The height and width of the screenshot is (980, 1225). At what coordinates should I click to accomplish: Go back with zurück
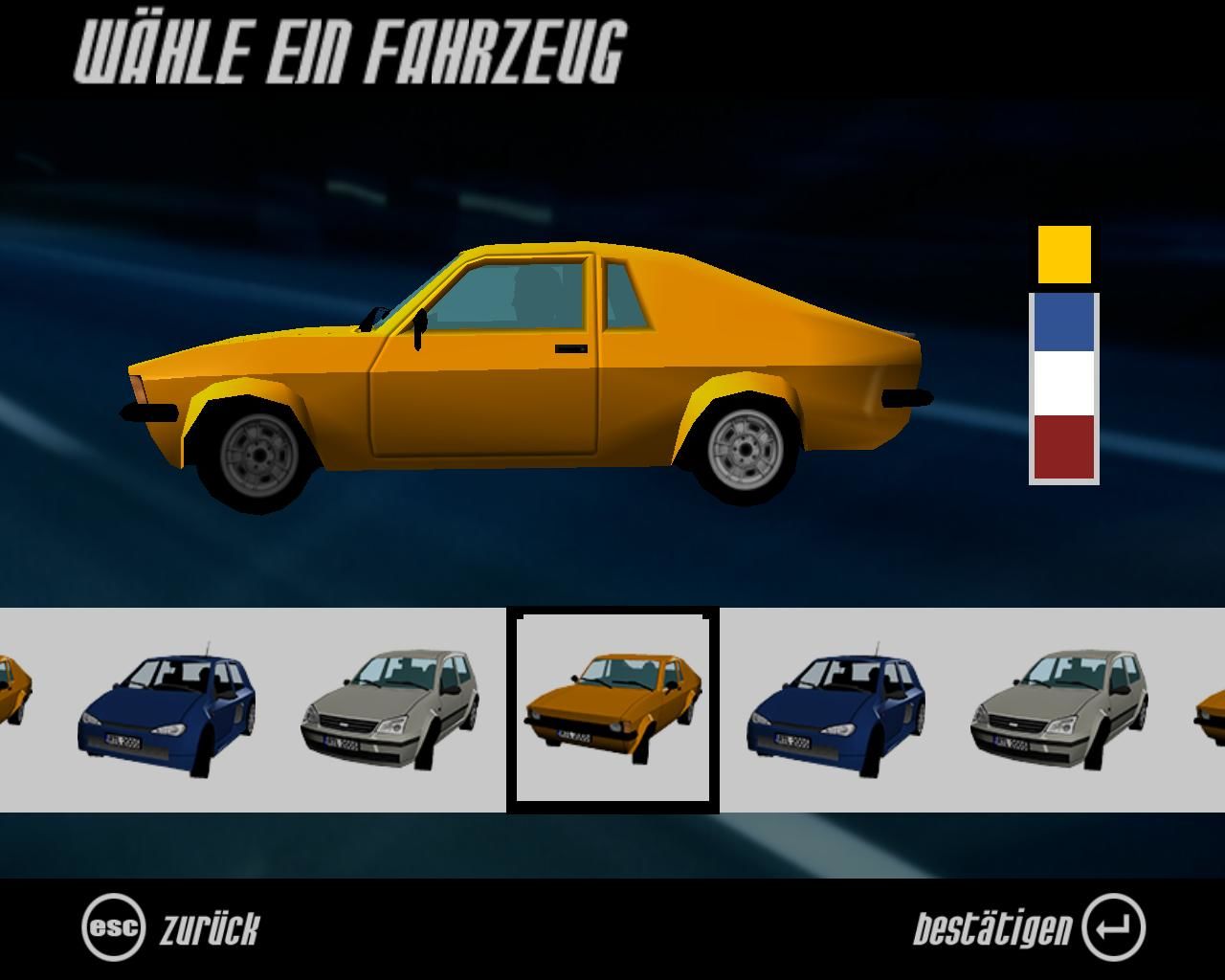(x=212, y=924)
